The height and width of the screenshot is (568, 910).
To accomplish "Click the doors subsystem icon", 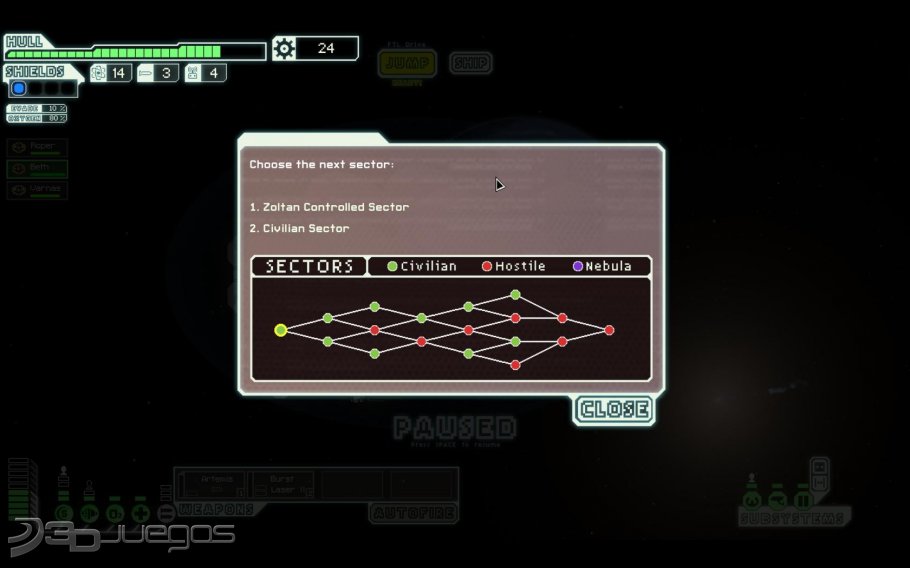I will (x=802, y=499).
